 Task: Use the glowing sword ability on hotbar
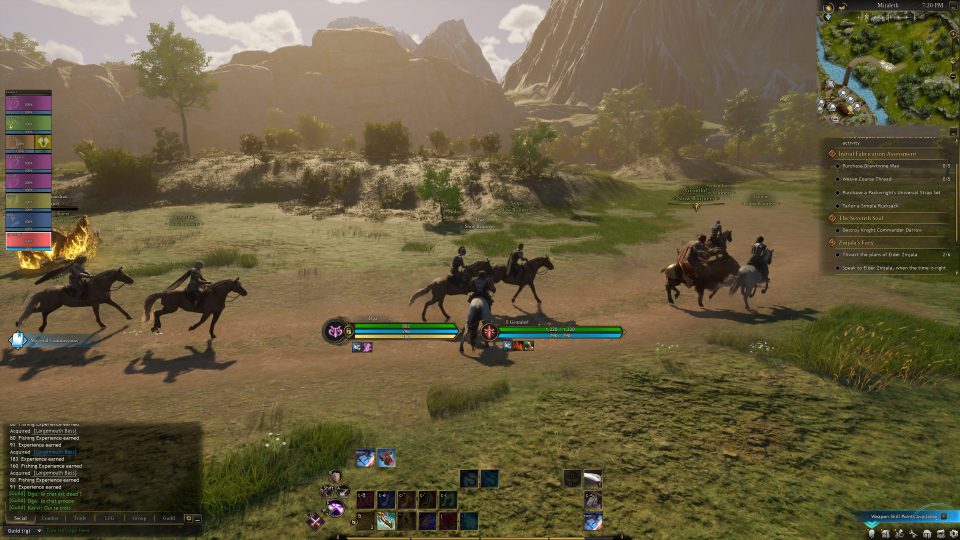pos(386,520)
